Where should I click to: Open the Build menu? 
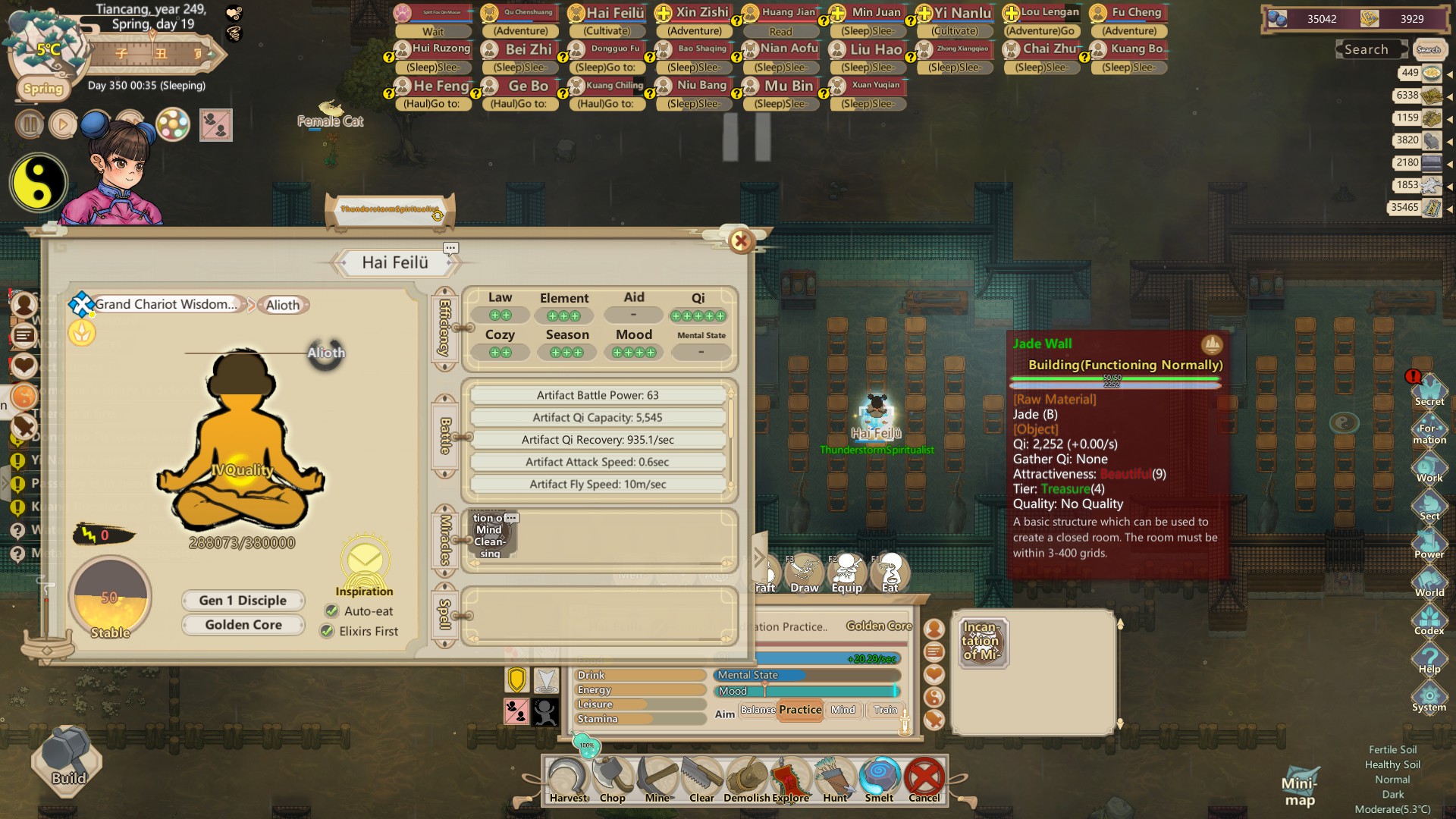64,762
